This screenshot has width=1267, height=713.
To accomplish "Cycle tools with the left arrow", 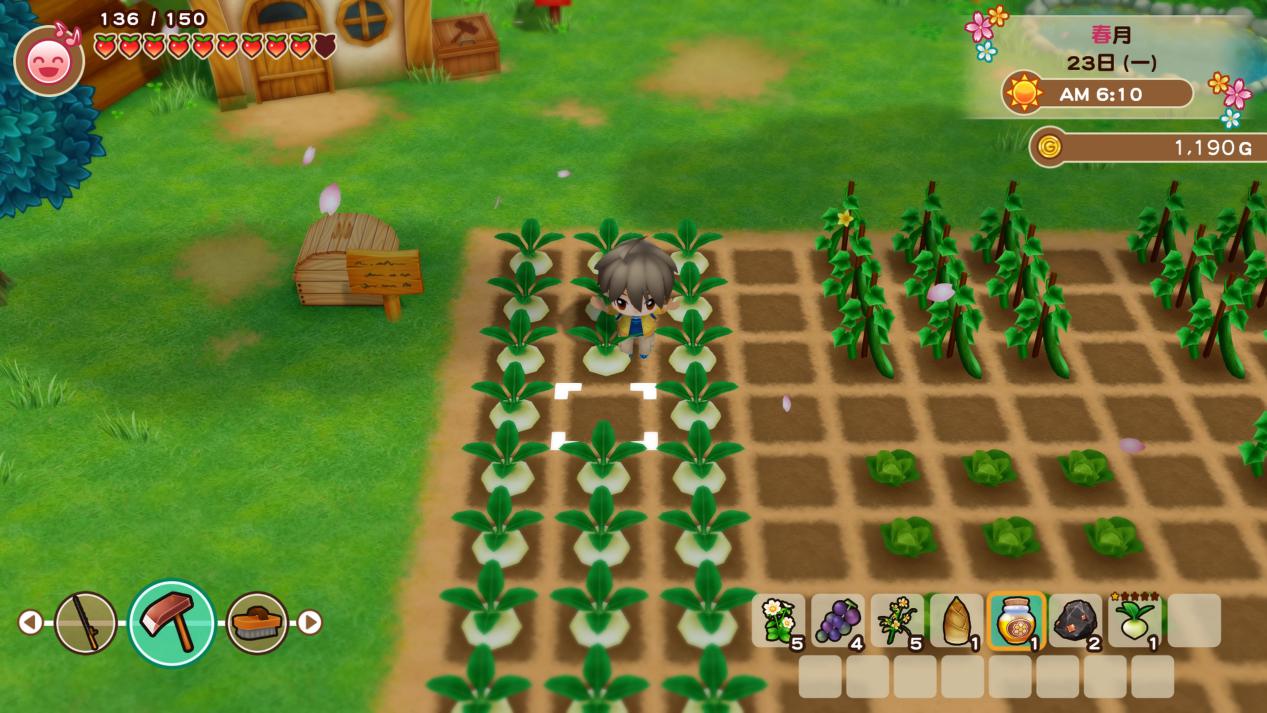I will tap(30, 623).
